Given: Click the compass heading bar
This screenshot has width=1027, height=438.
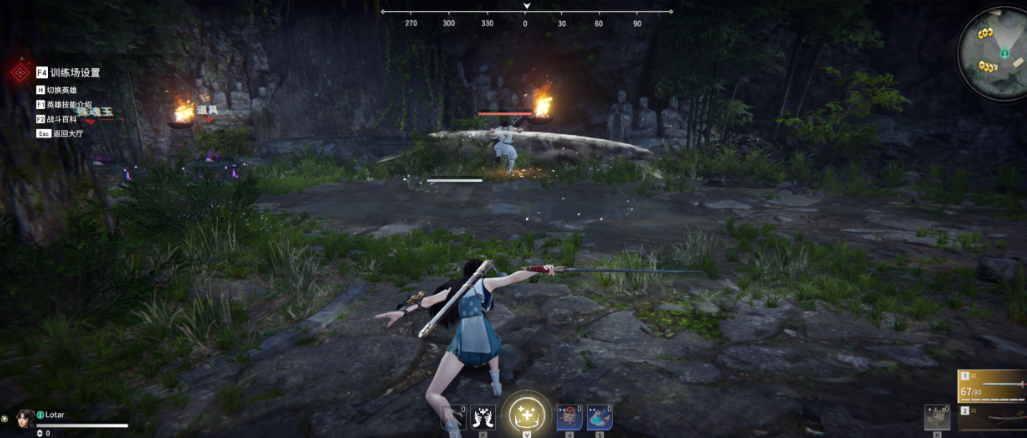Looking at the screenshot, I should [526, 16].
